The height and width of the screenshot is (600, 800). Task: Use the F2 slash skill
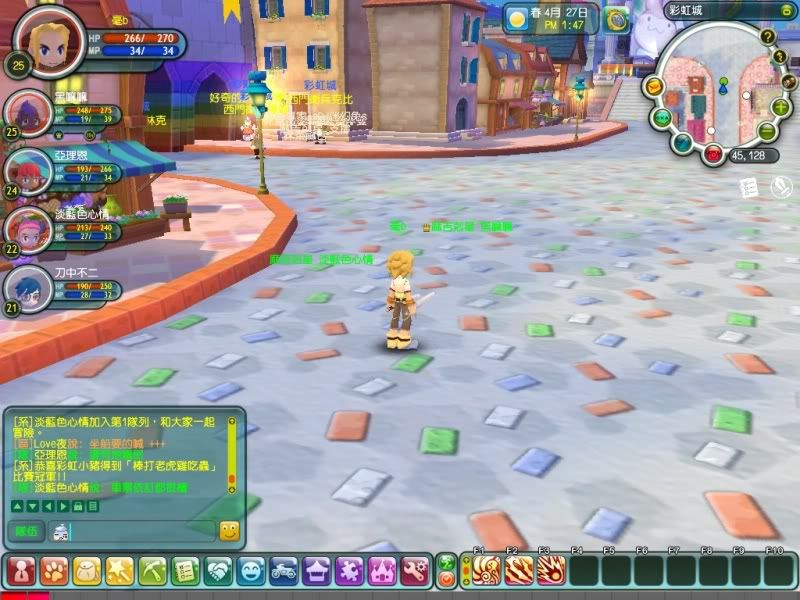518,571
